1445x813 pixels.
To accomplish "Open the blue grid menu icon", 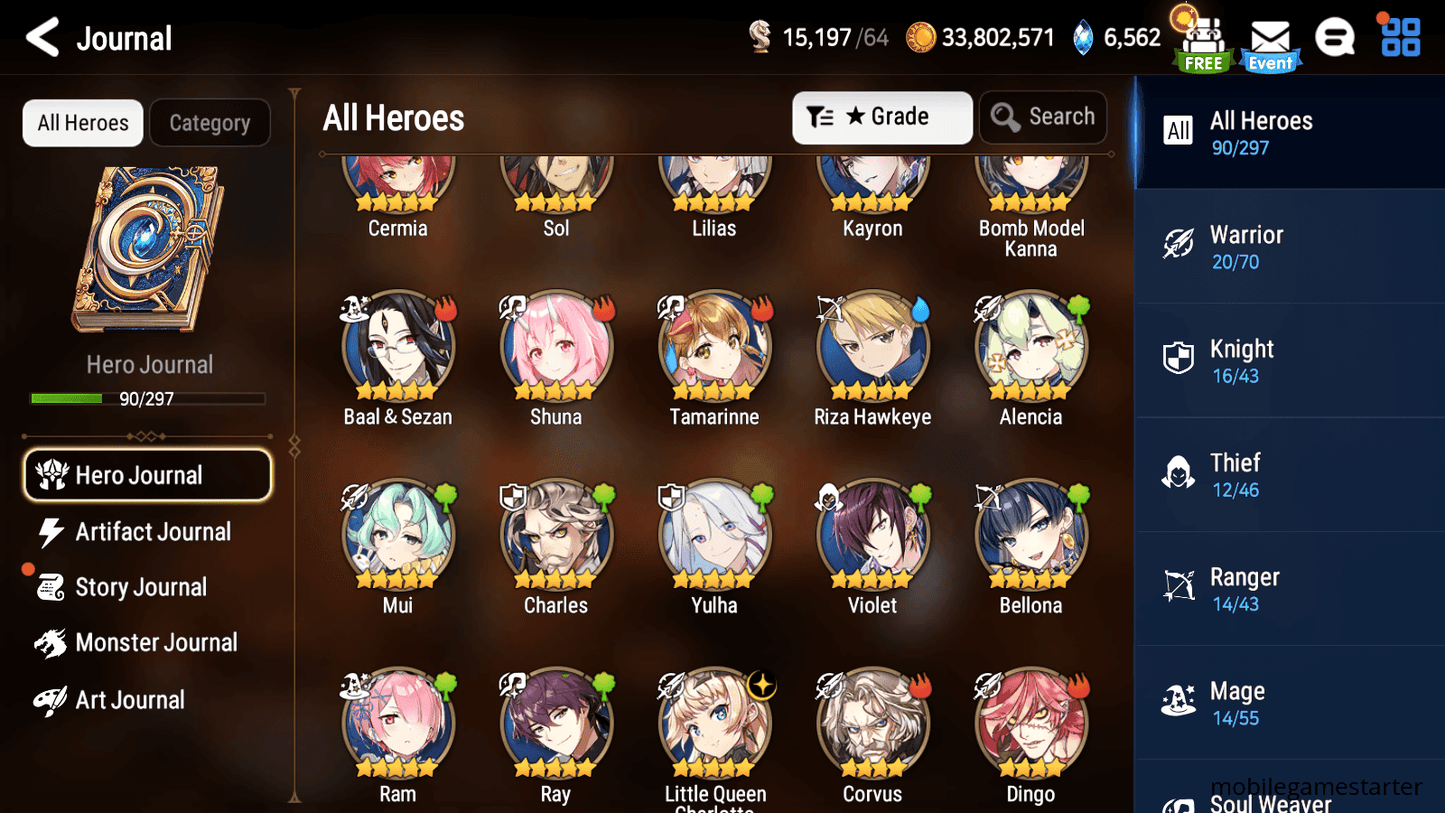I will [x=1398, y=37].
